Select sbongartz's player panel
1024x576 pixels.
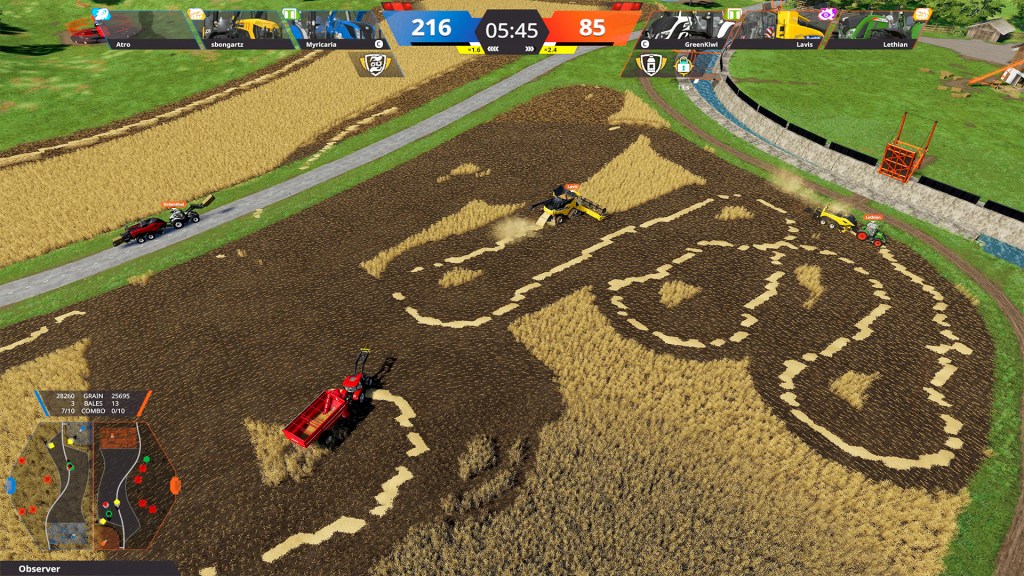[242, 30]
